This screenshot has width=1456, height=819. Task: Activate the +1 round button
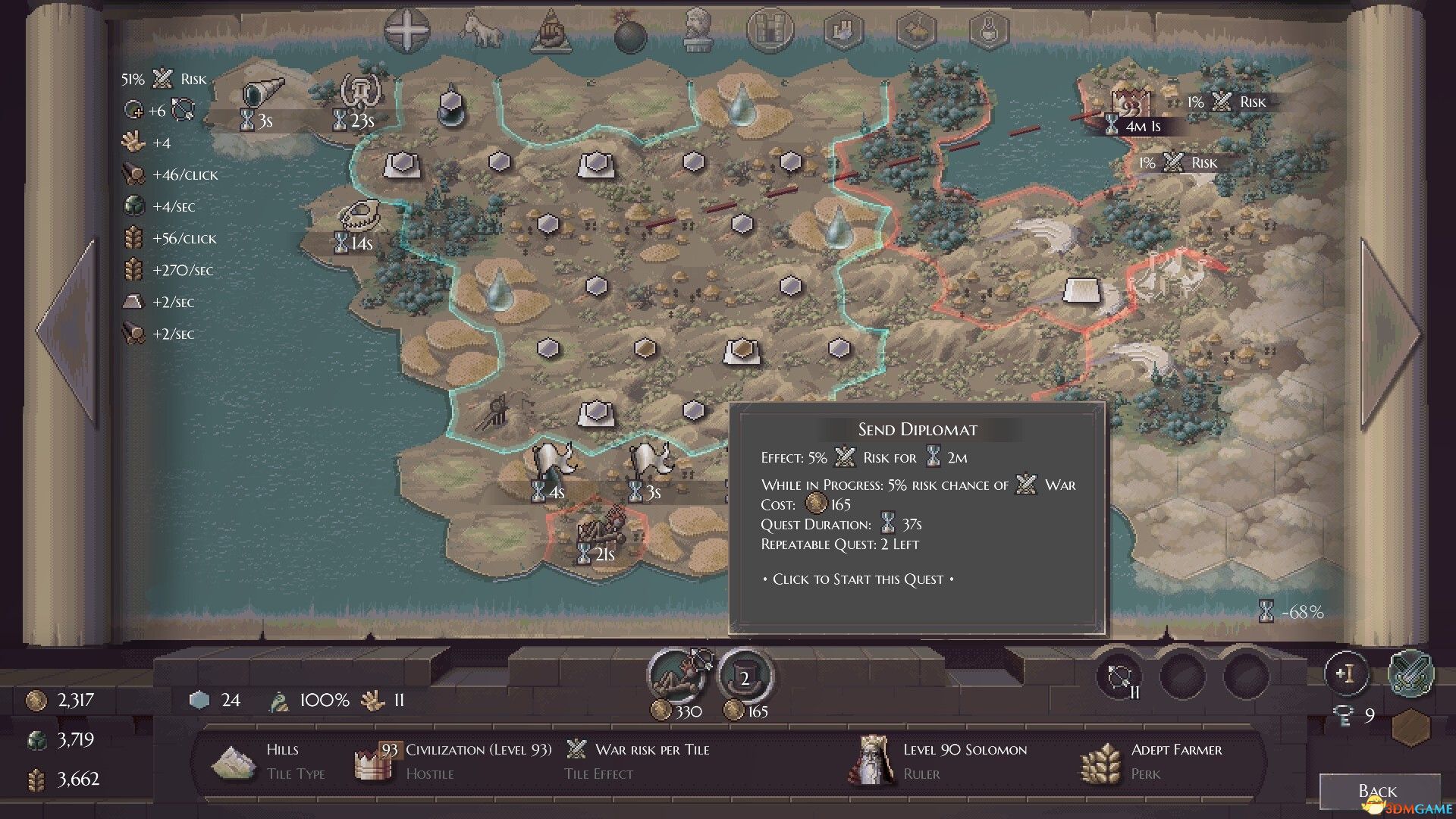point(1346,673)
